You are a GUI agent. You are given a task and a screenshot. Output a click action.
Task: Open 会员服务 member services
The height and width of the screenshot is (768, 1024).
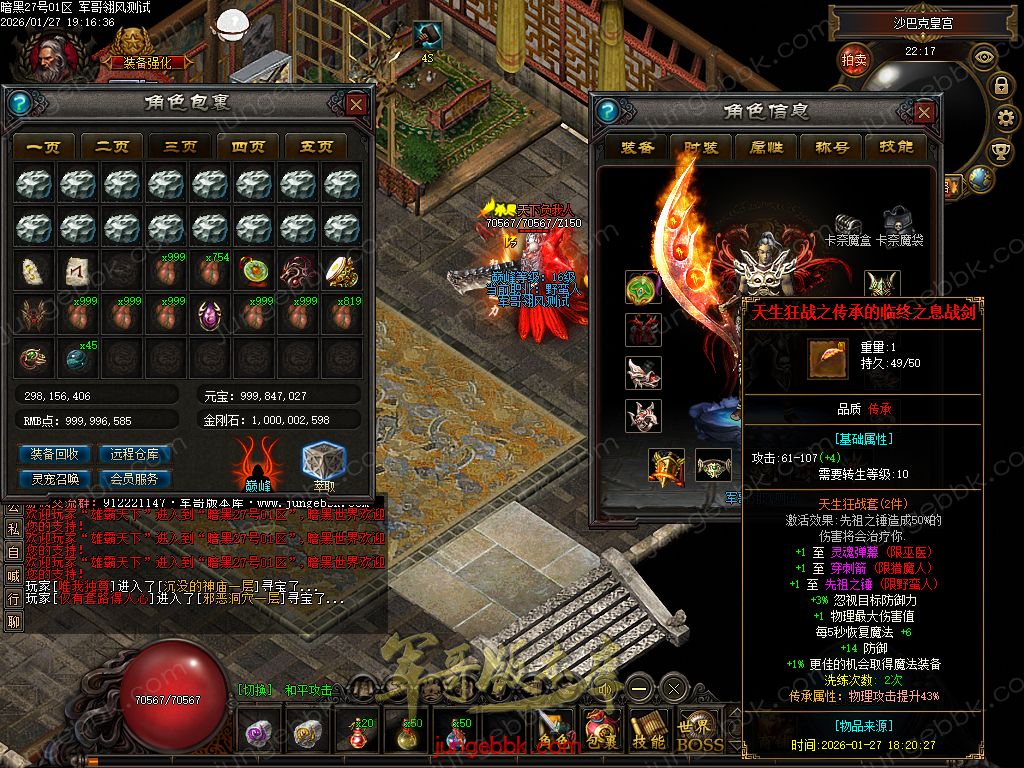[136, 478]
